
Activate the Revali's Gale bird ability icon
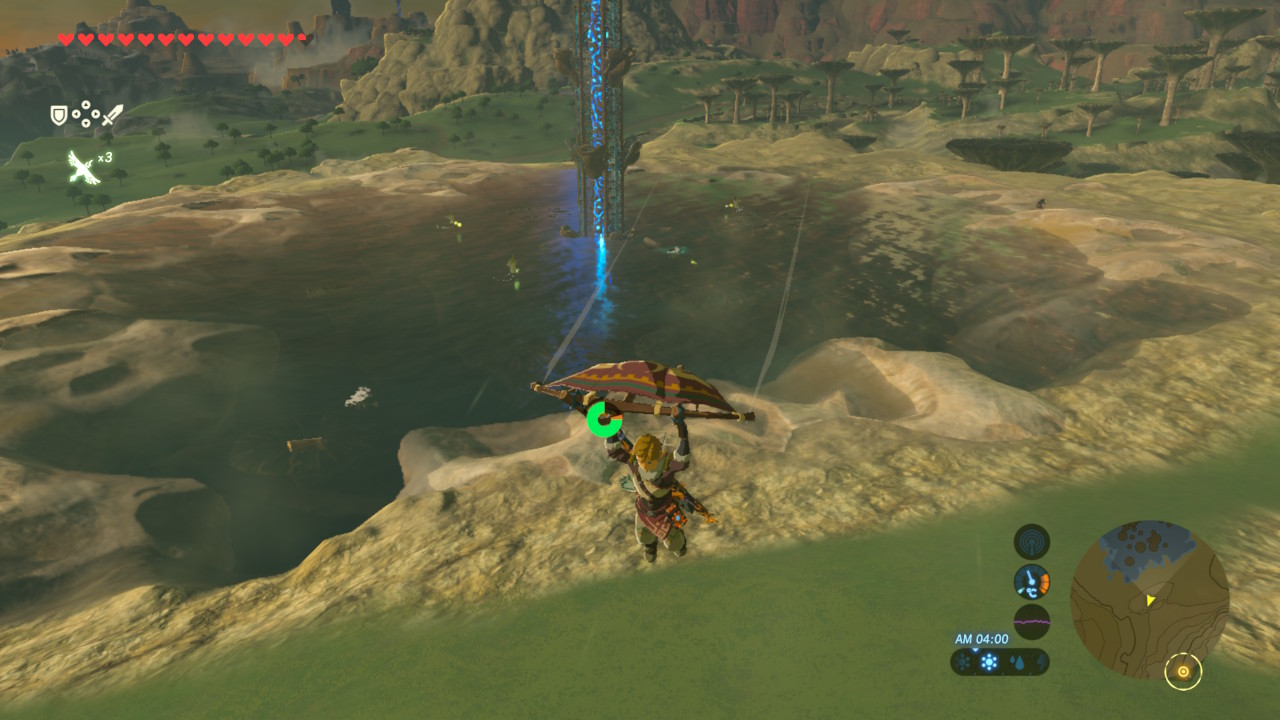(82, 166)
